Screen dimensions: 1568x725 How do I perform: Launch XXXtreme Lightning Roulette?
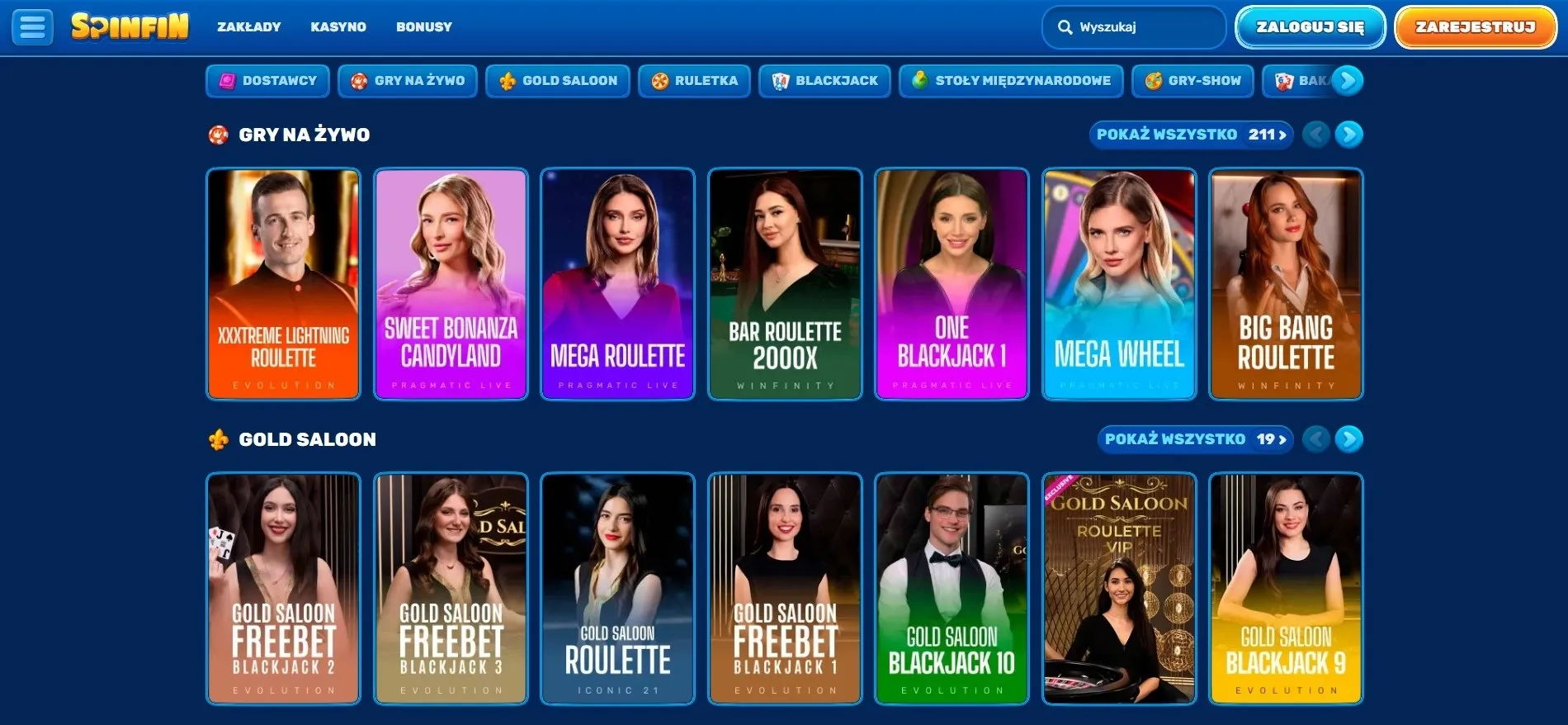point(283,284)
